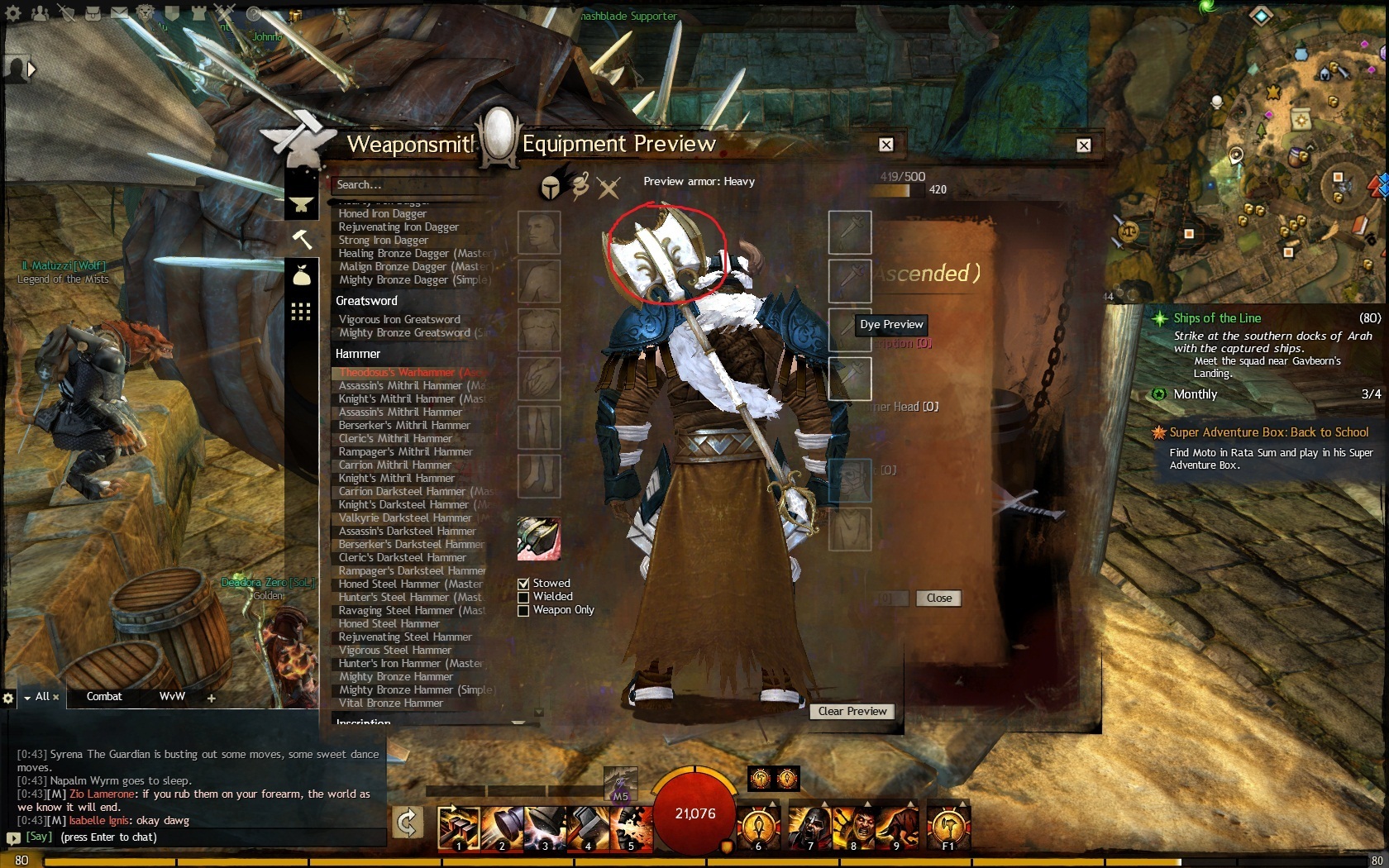Click the Clear Preview button

[852, 711]
